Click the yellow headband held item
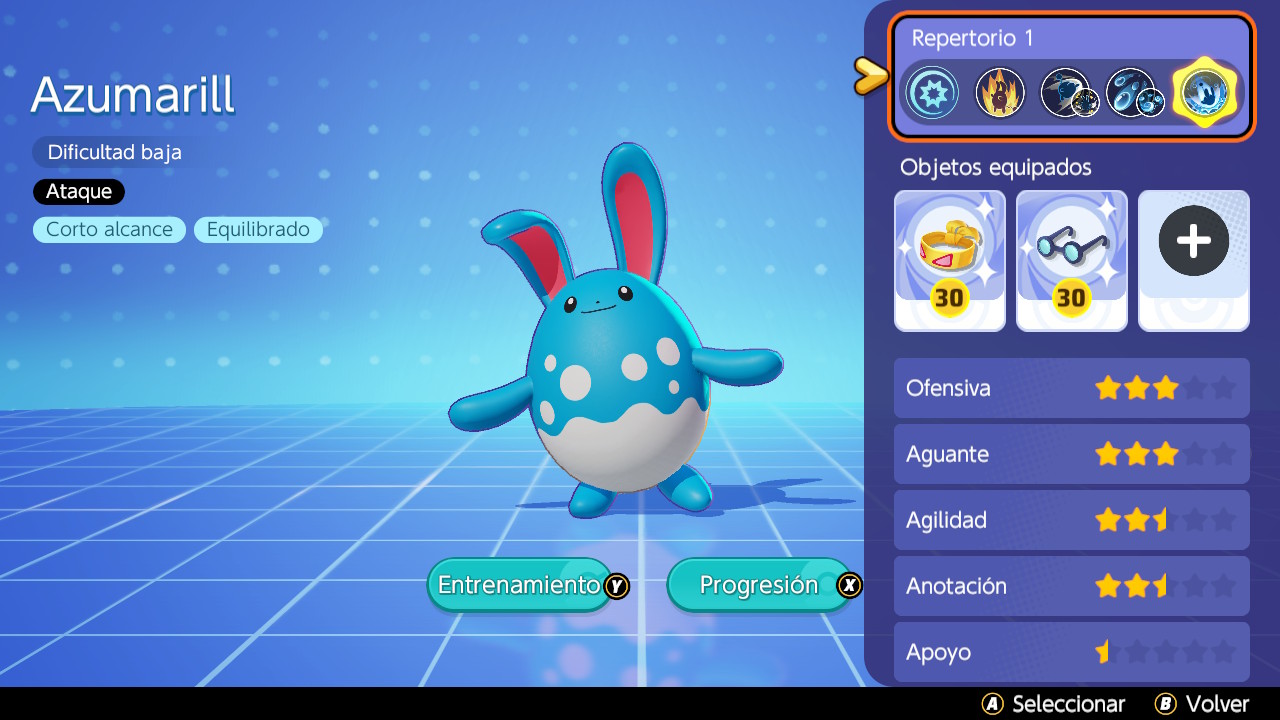1280x720 pixels. pyautogui.click(x=950, y=260)
